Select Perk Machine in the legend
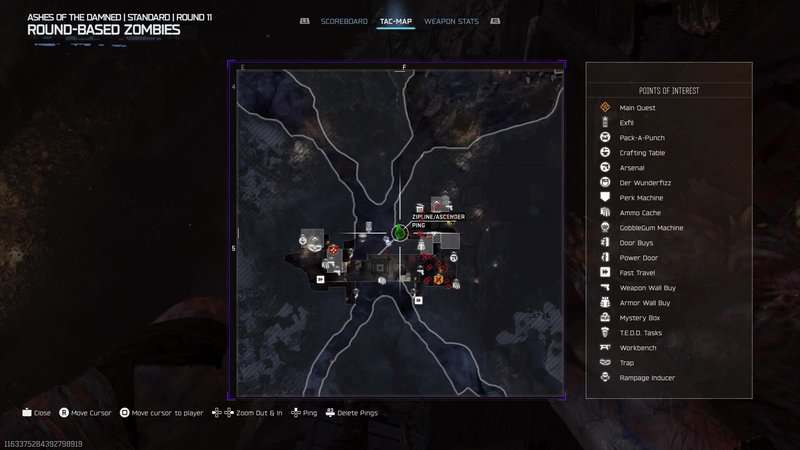The image size is (800, 450). coord(641,198)
